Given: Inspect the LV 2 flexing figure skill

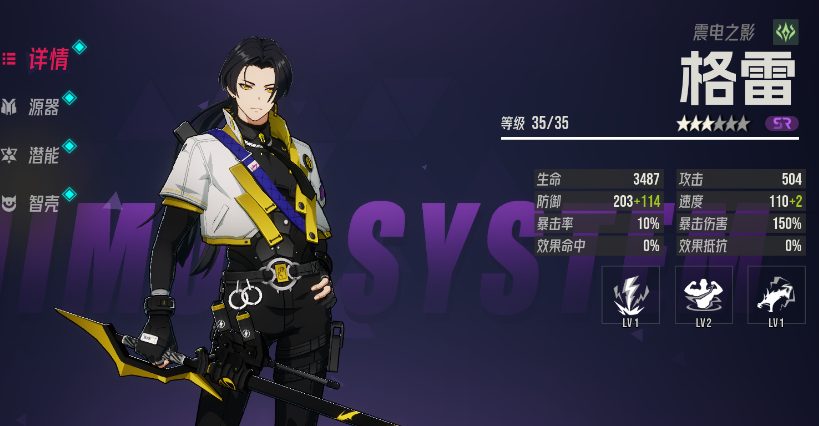Looking at the screenshot, I should 703,294.
